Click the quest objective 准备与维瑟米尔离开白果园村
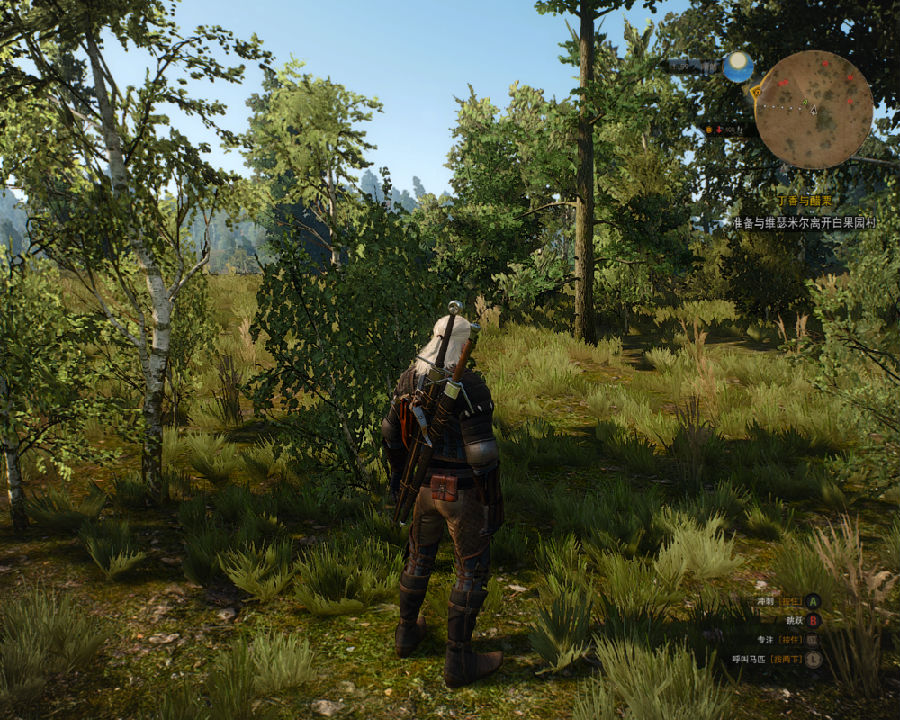 pos(803,223)
